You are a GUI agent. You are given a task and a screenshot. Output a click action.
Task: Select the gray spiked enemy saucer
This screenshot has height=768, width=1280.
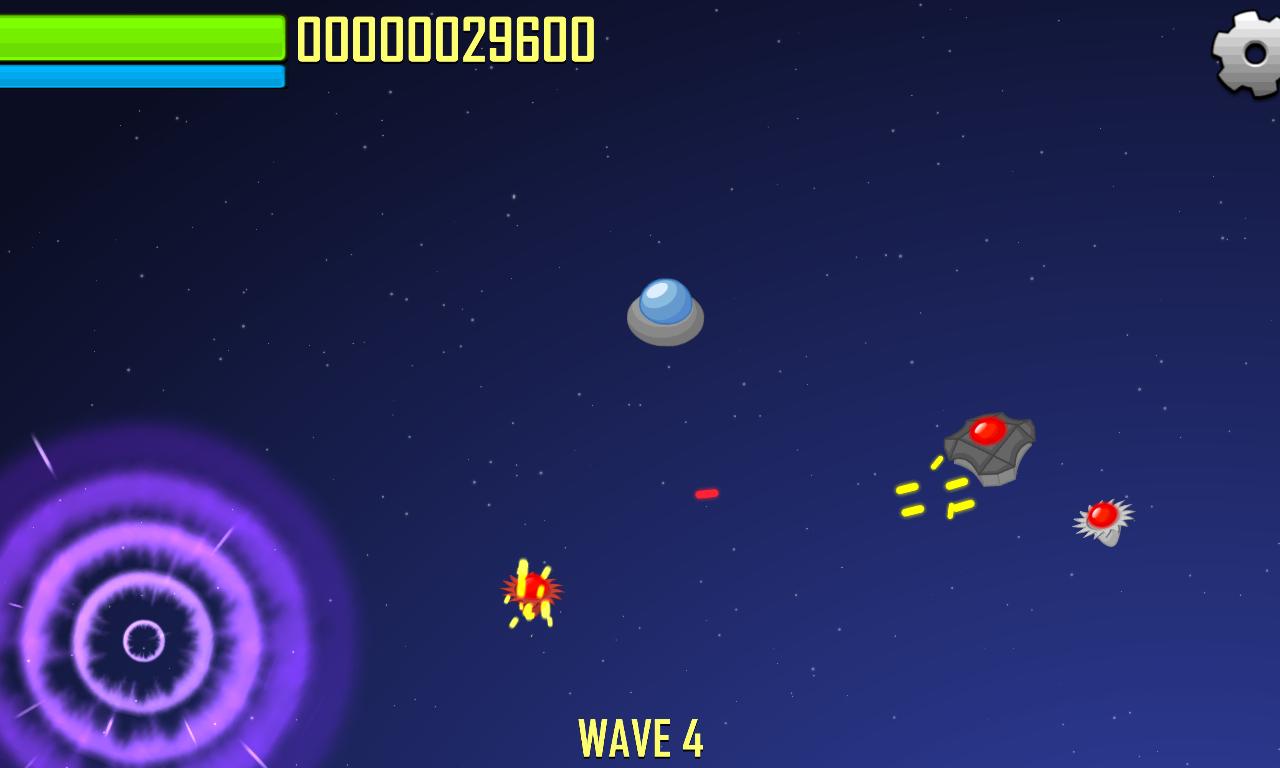click(988, 450)
